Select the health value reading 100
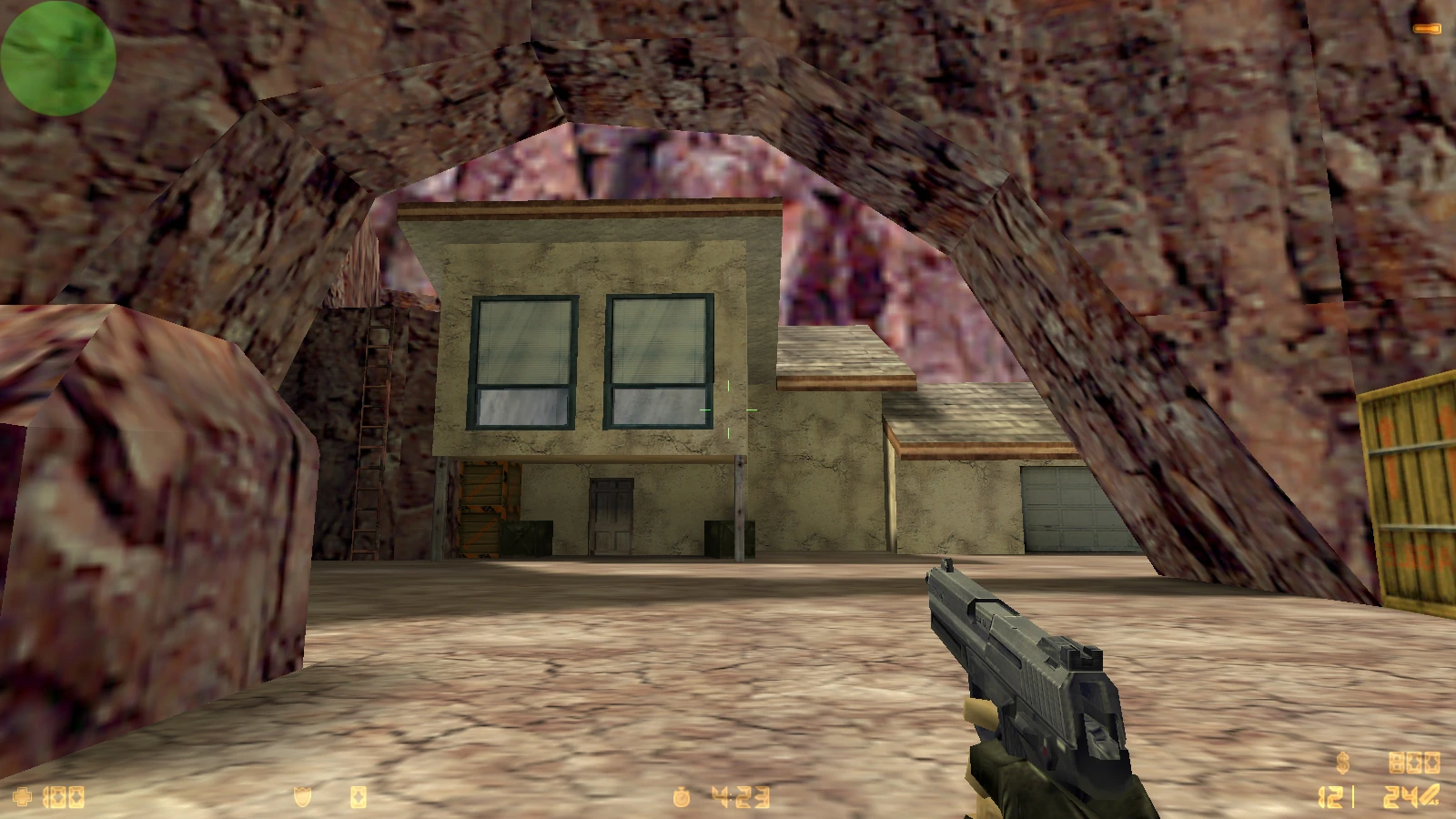This screenshot has width=1456, height=819. (x=64, y=796)
